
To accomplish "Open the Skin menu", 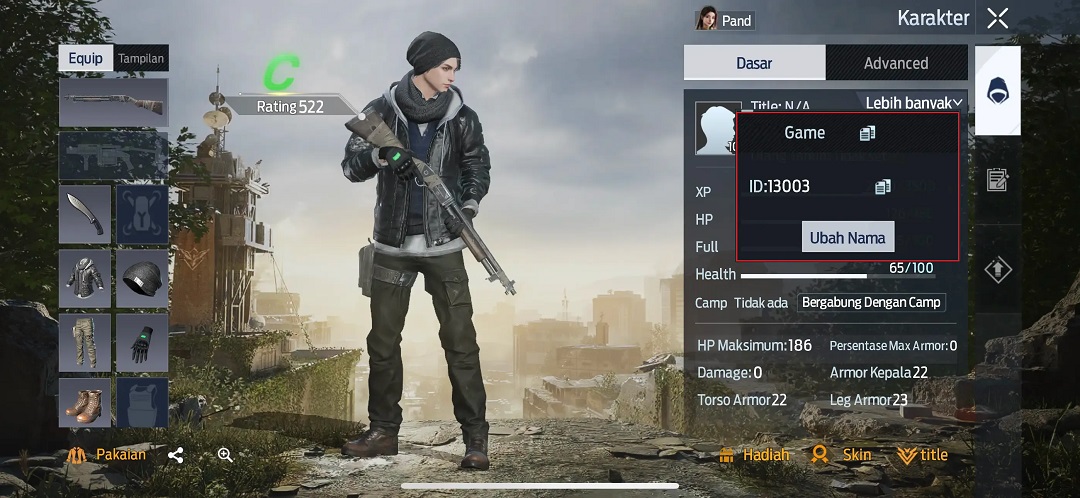I will (841, 455).
